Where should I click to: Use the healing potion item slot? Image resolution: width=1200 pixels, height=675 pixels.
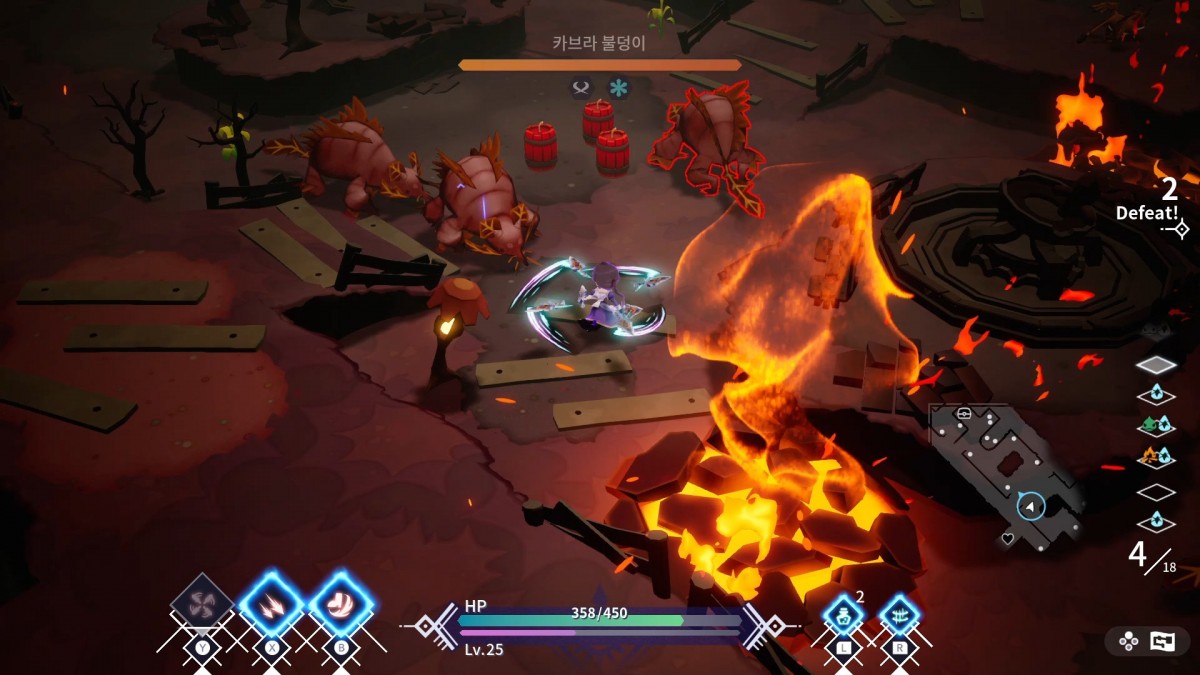pos(843,615)
